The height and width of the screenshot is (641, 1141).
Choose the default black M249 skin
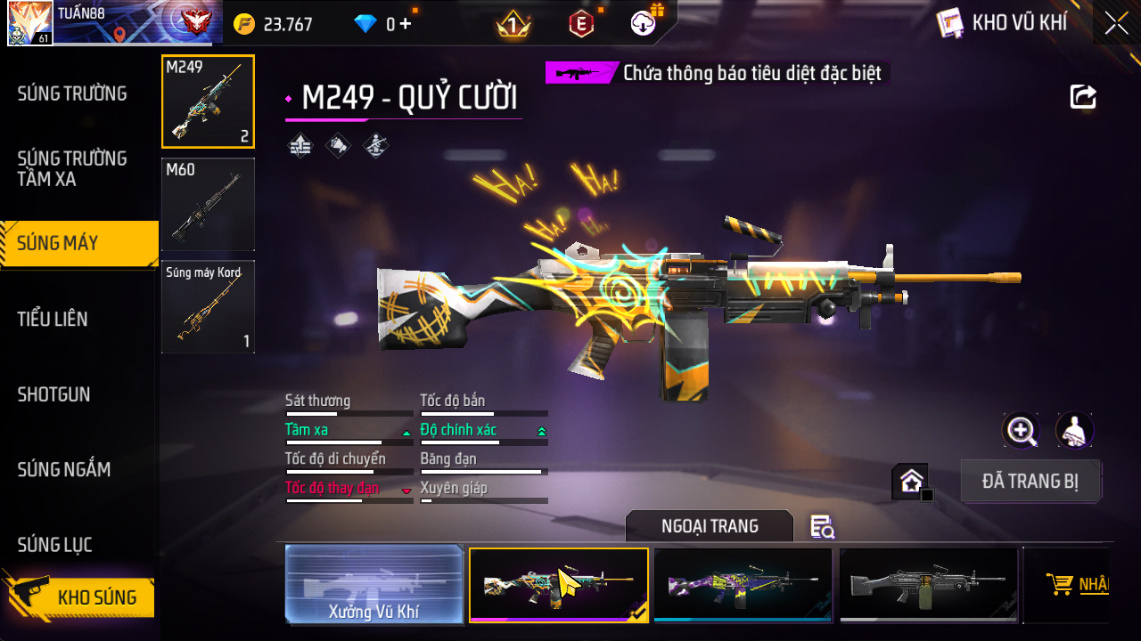(928, 584)
